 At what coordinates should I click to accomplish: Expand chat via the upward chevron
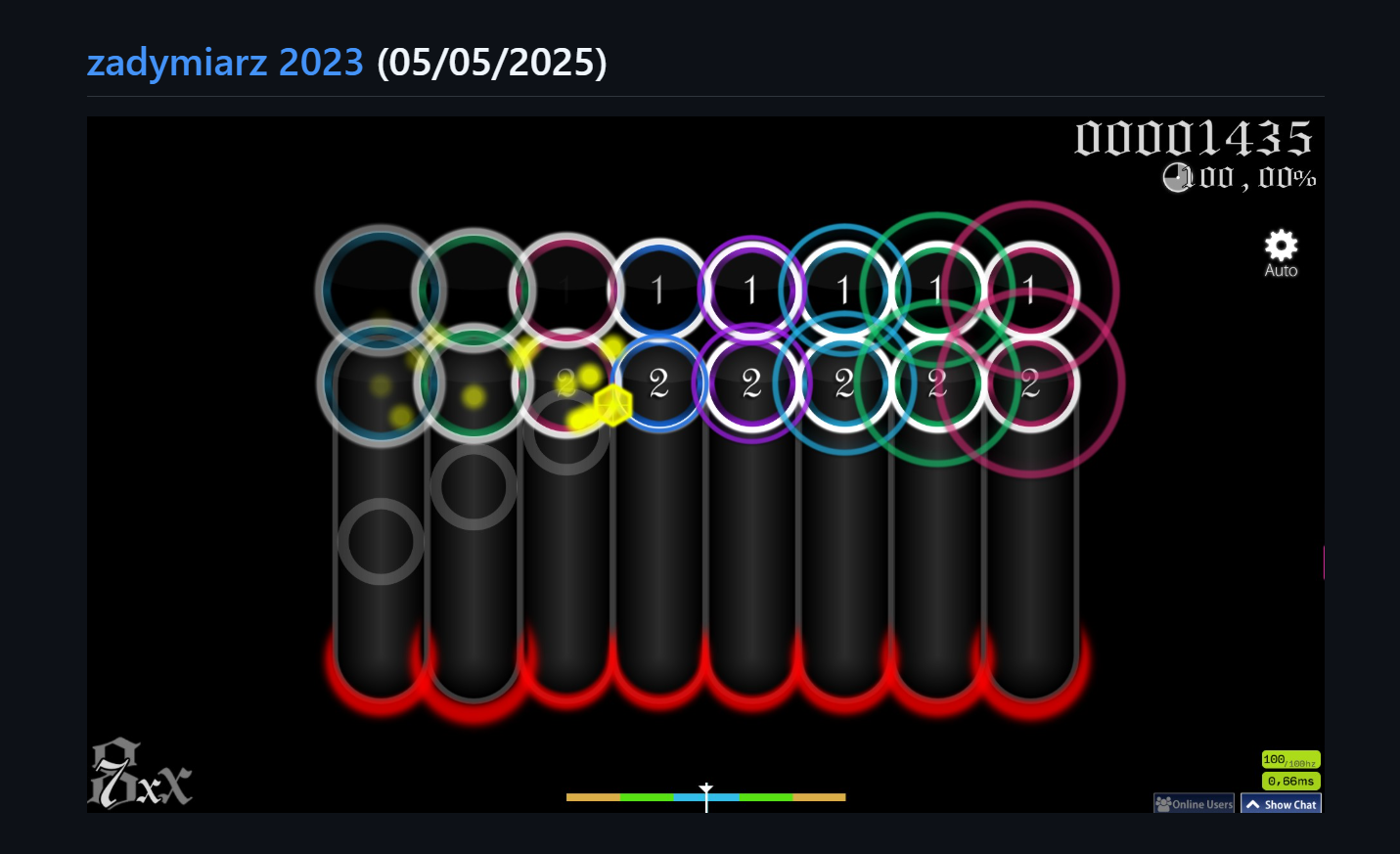1251,803
